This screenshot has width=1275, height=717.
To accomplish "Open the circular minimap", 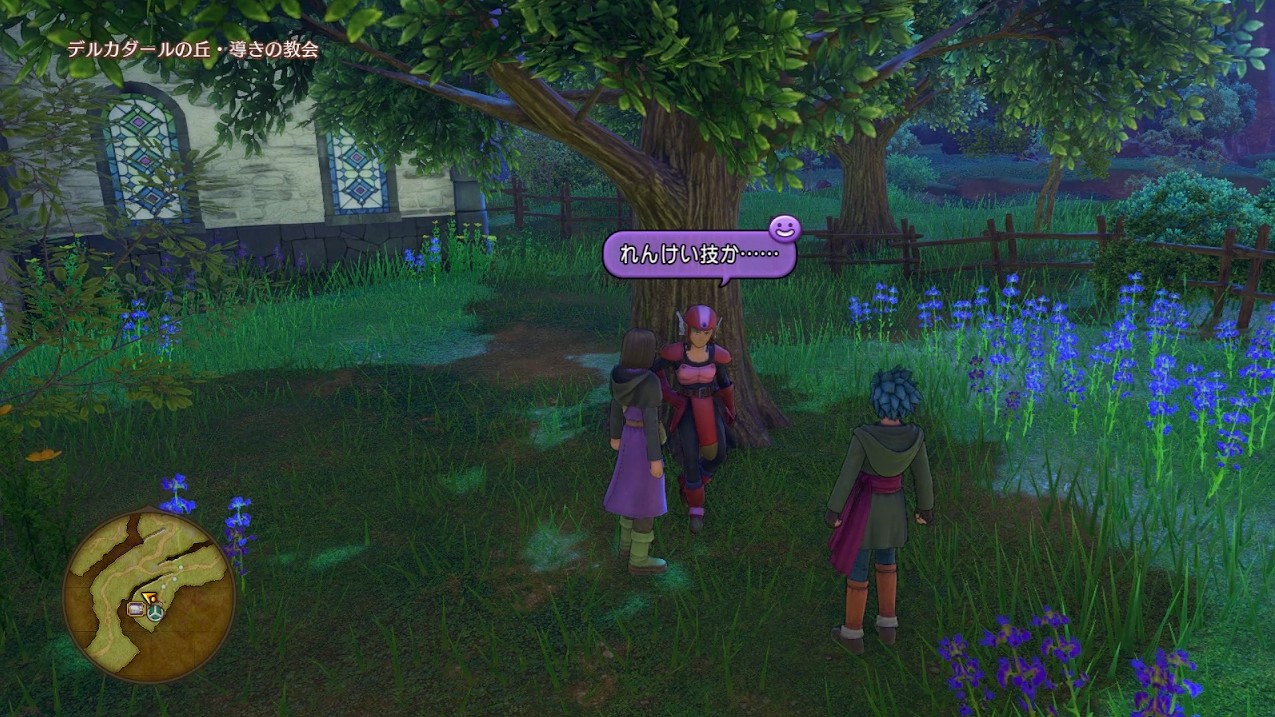I will (x=149, y=596).
